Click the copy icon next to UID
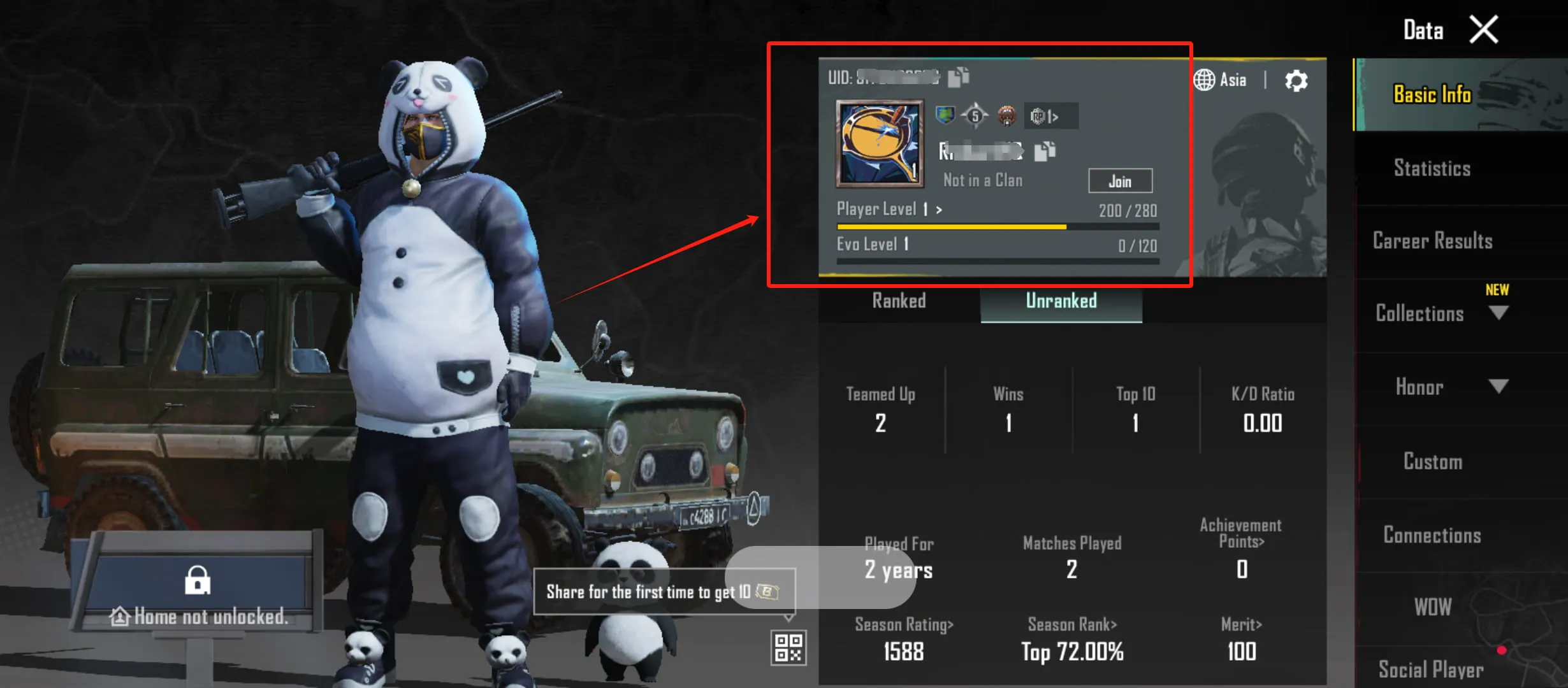 click(958, 78)
